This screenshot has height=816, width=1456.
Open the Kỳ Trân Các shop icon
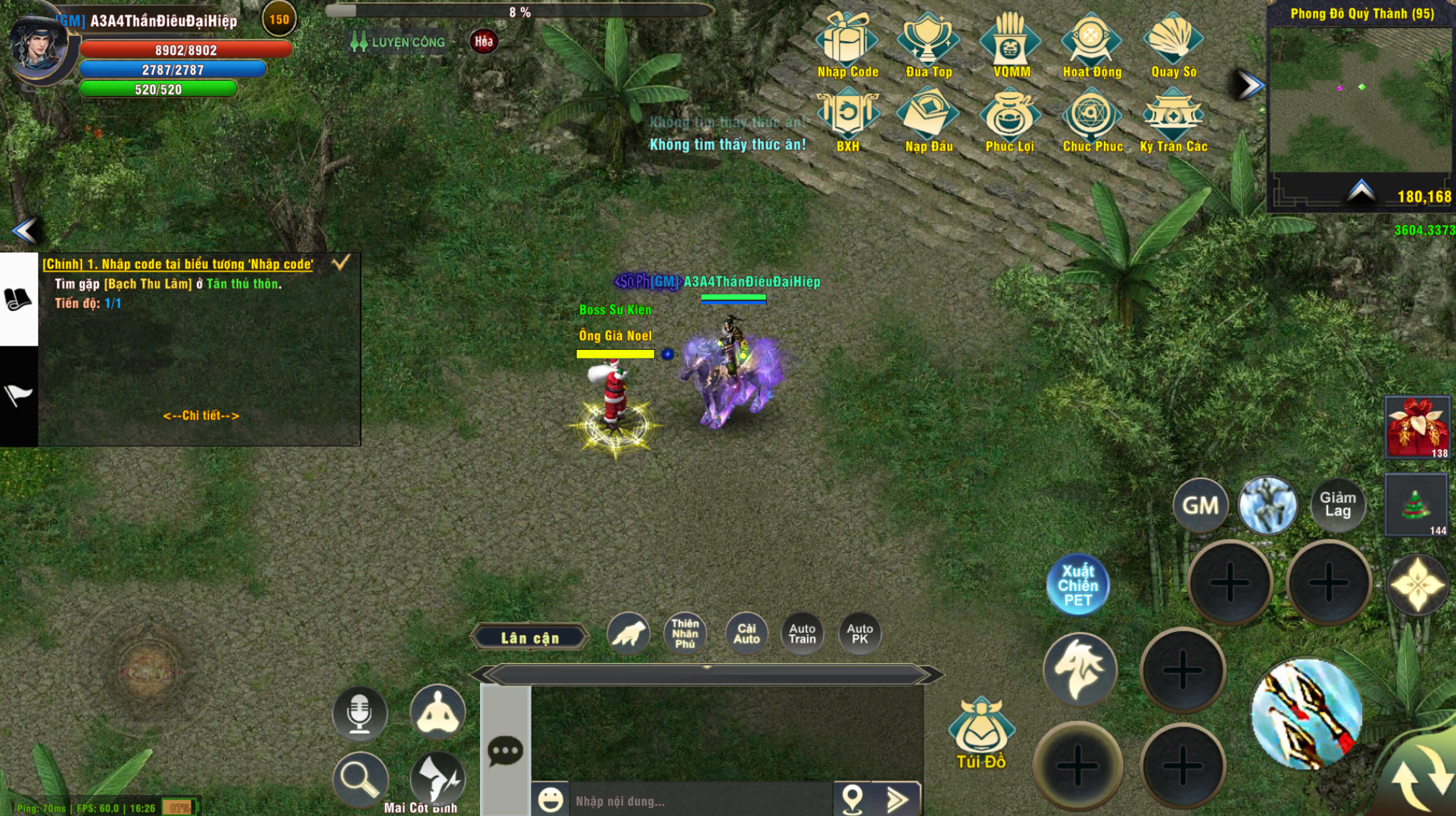click(1175, 119)
